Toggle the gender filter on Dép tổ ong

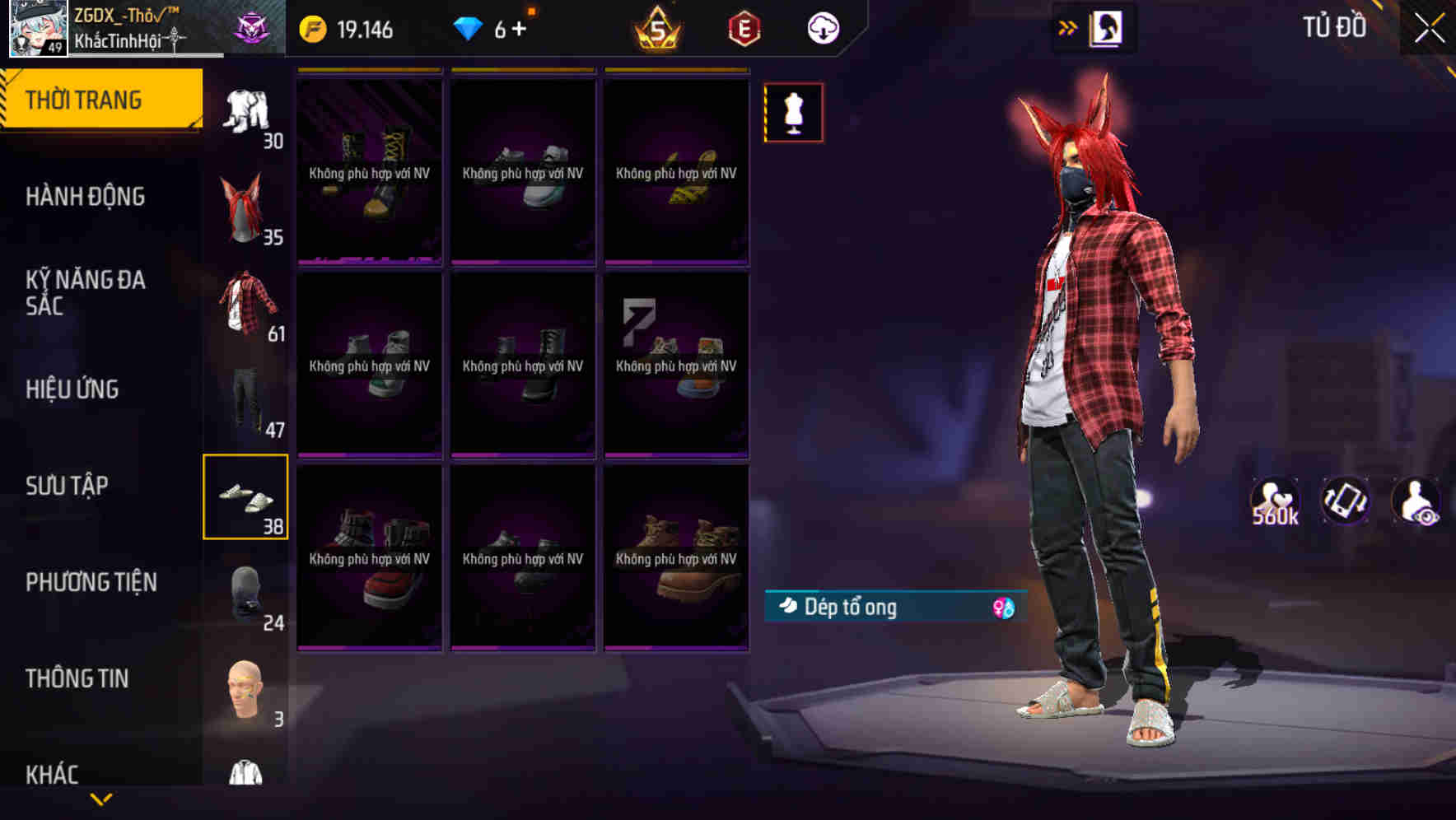tap(1004, 606)
